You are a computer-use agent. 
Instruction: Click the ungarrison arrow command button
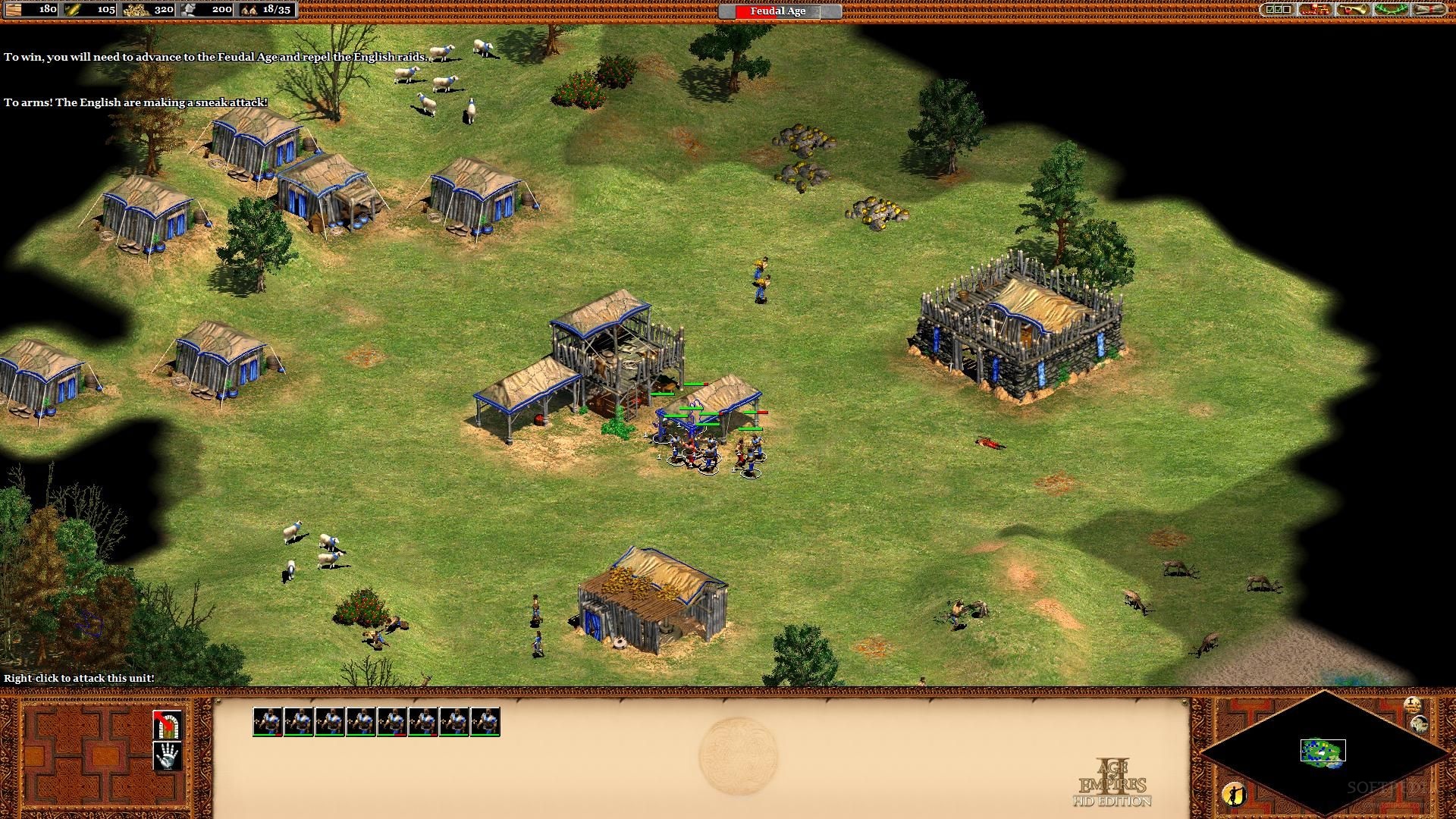[168, 725]
